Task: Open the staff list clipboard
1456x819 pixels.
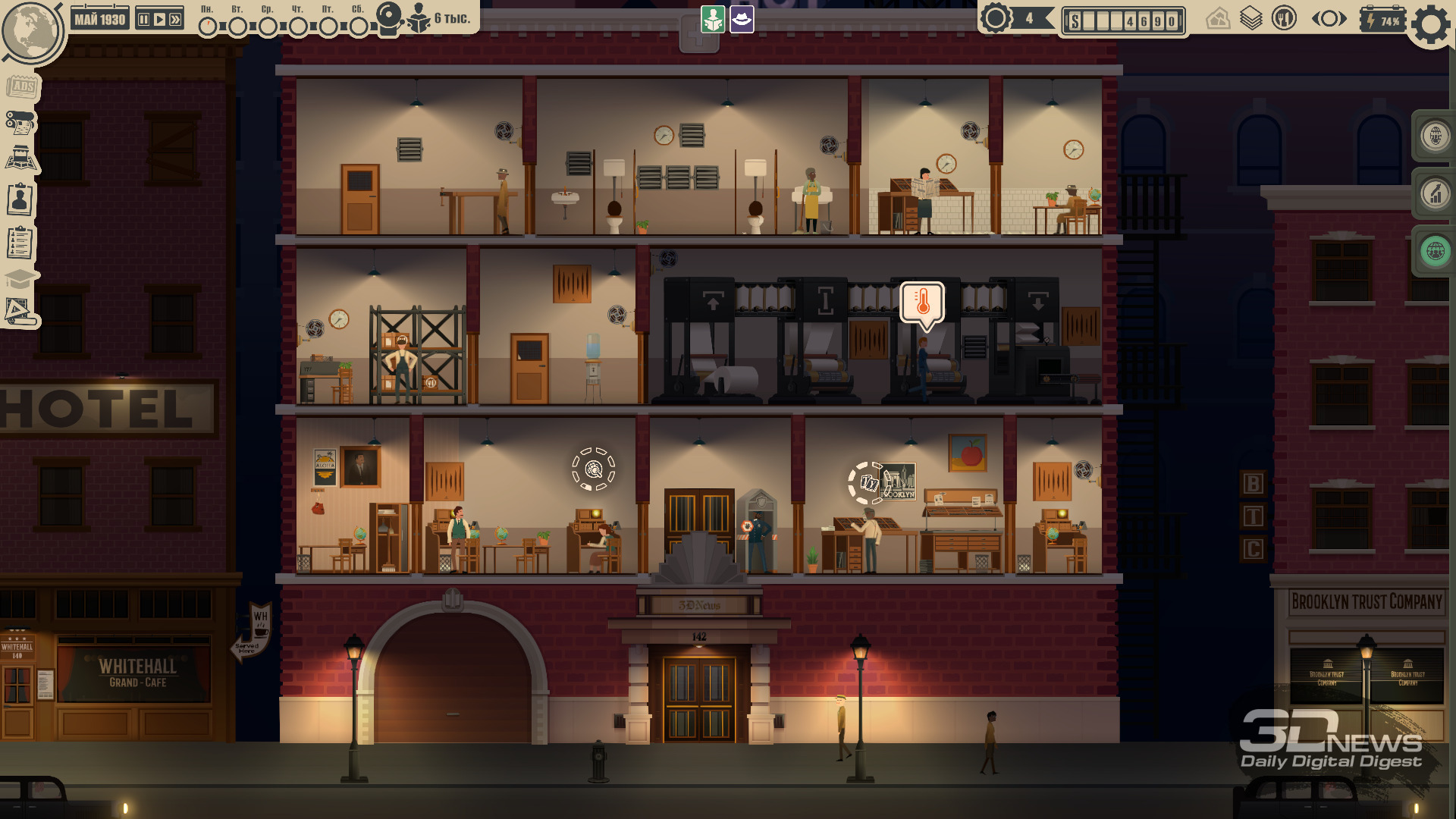Action: (20, 243)
